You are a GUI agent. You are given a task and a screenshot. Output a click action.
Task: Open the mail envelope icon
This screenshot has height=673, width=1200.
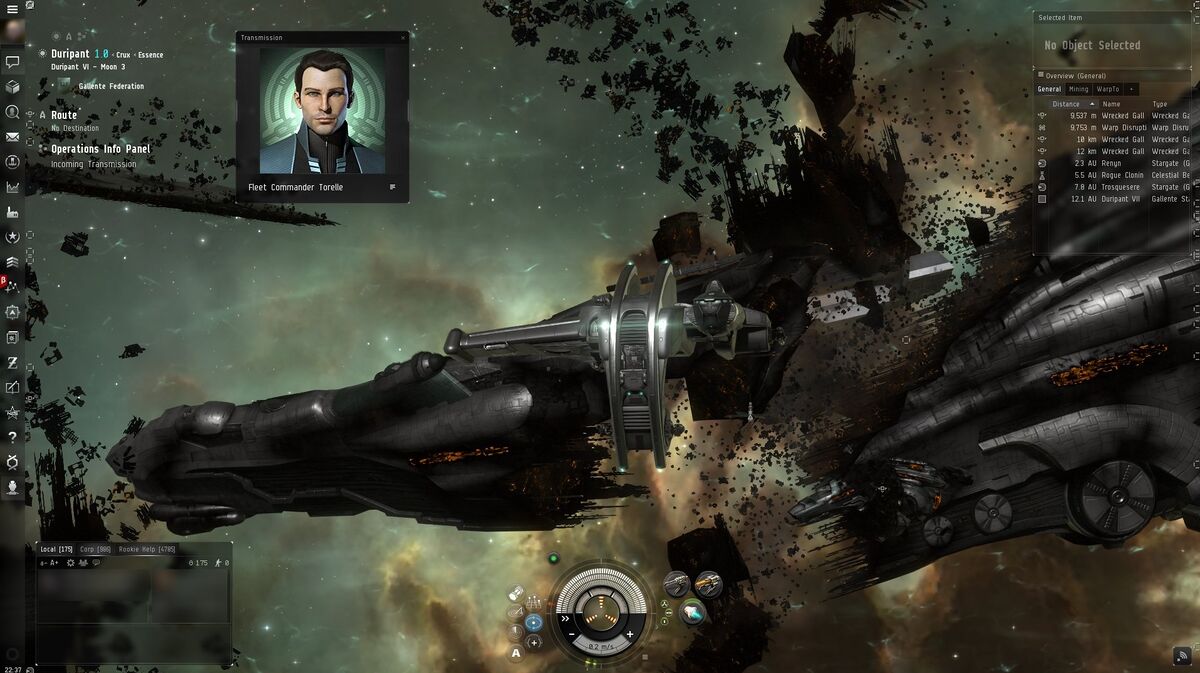tap(13, 137)
